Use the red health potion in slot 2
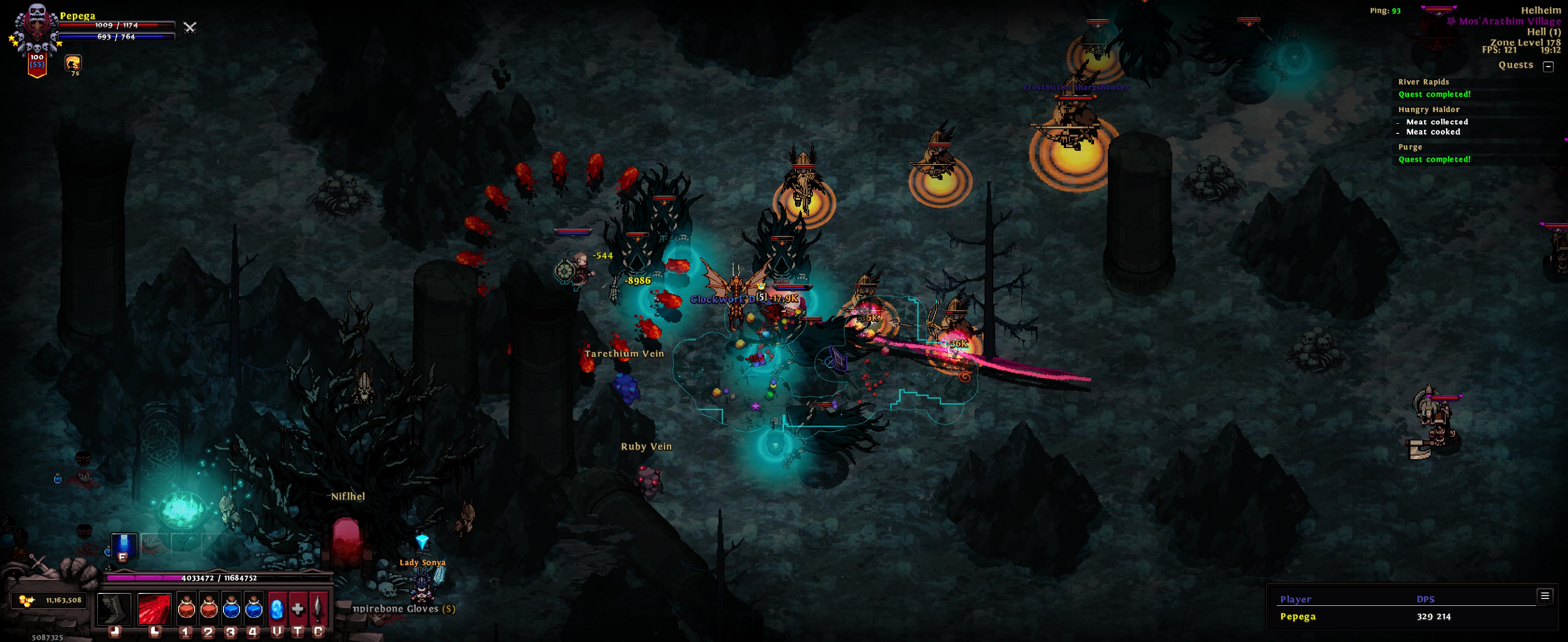 click(209, 608)
